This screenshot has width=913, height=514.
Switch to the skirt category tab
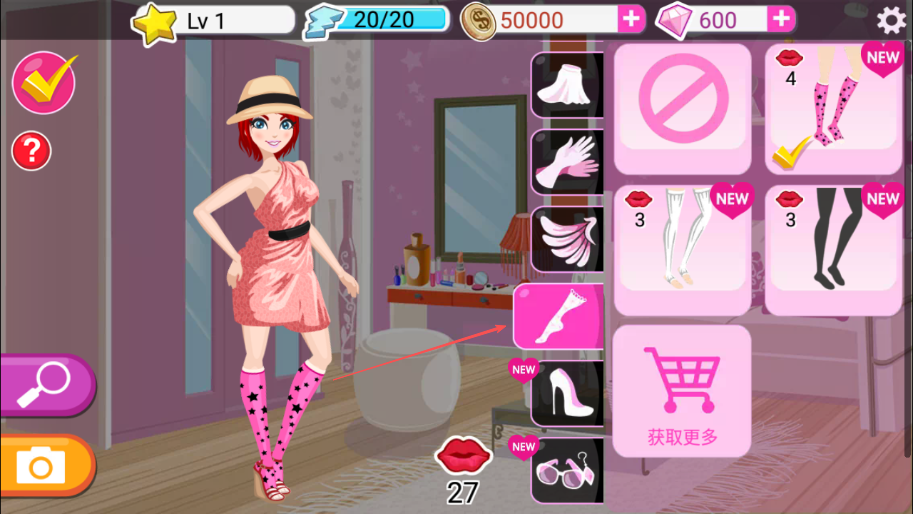(568, 86)
